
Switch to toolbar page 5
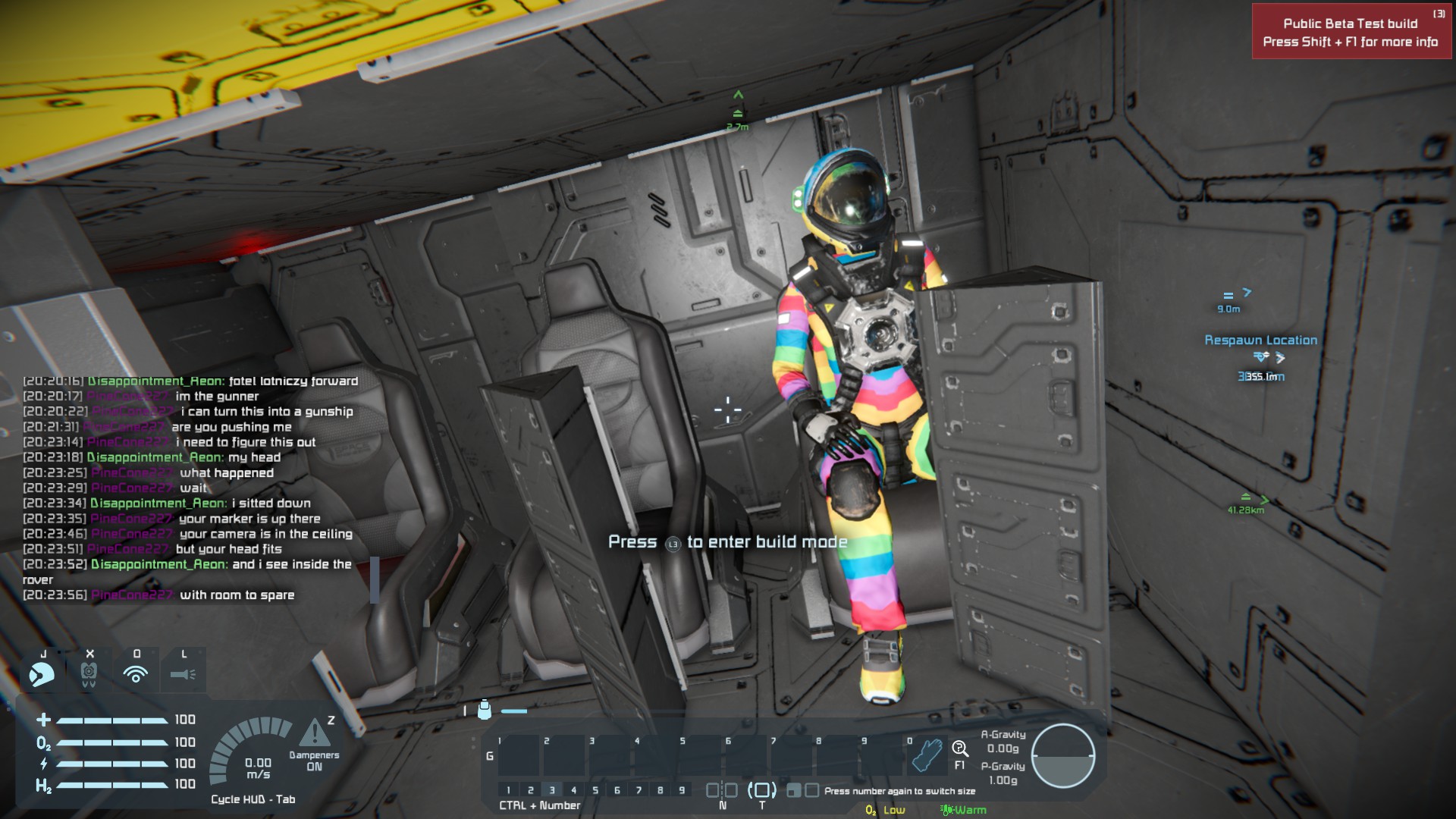point(595,790)
